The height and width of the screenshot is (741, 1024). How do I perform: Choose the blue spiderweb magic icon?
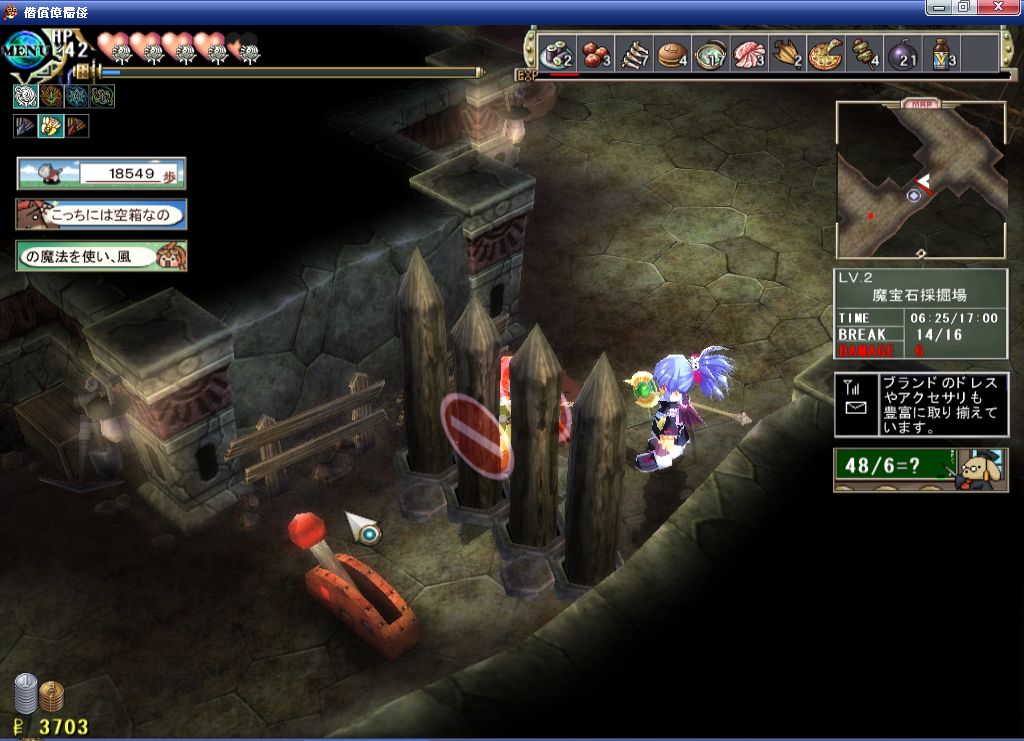(x=77, y=96)
